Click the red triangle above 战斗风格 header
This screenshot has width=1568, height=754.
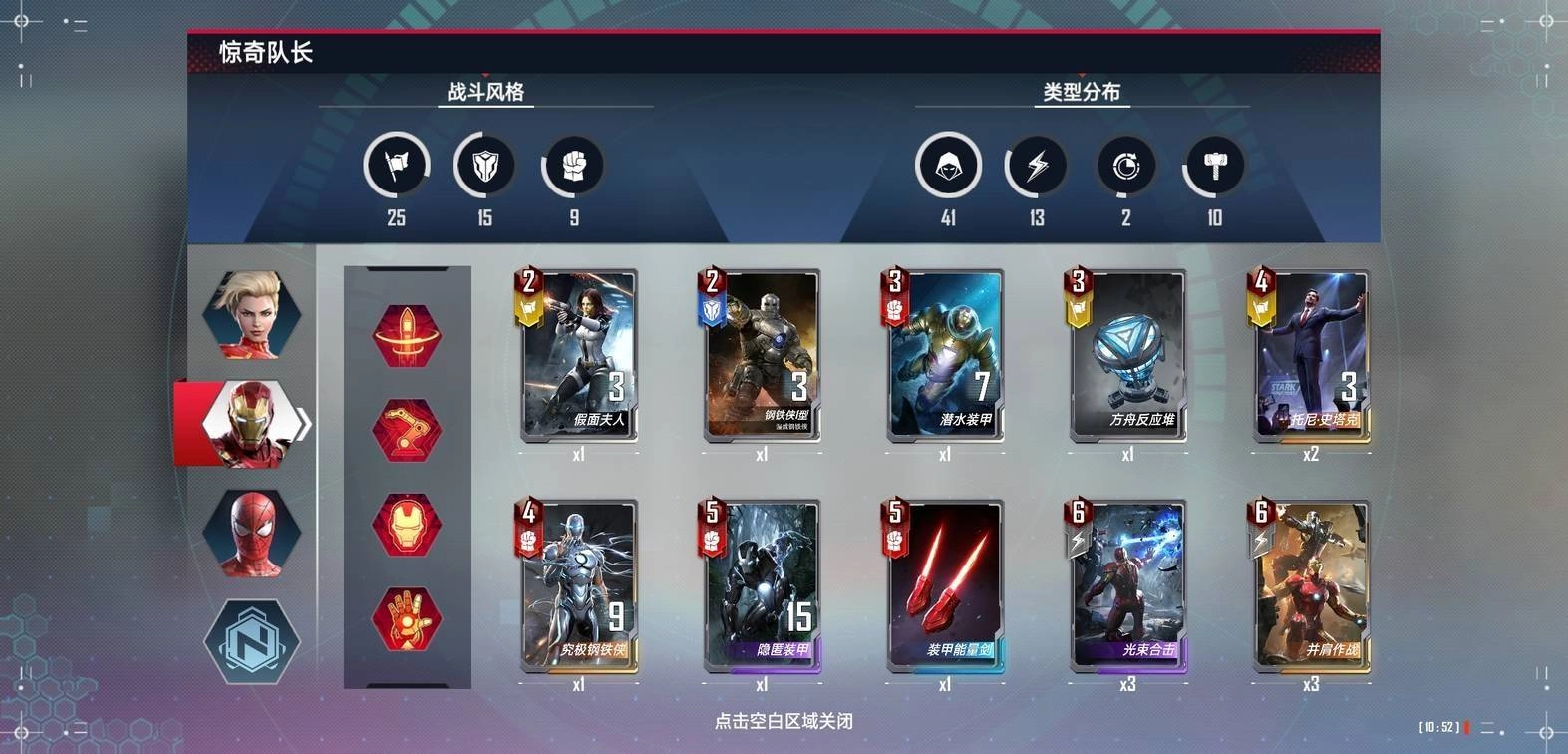485,75
